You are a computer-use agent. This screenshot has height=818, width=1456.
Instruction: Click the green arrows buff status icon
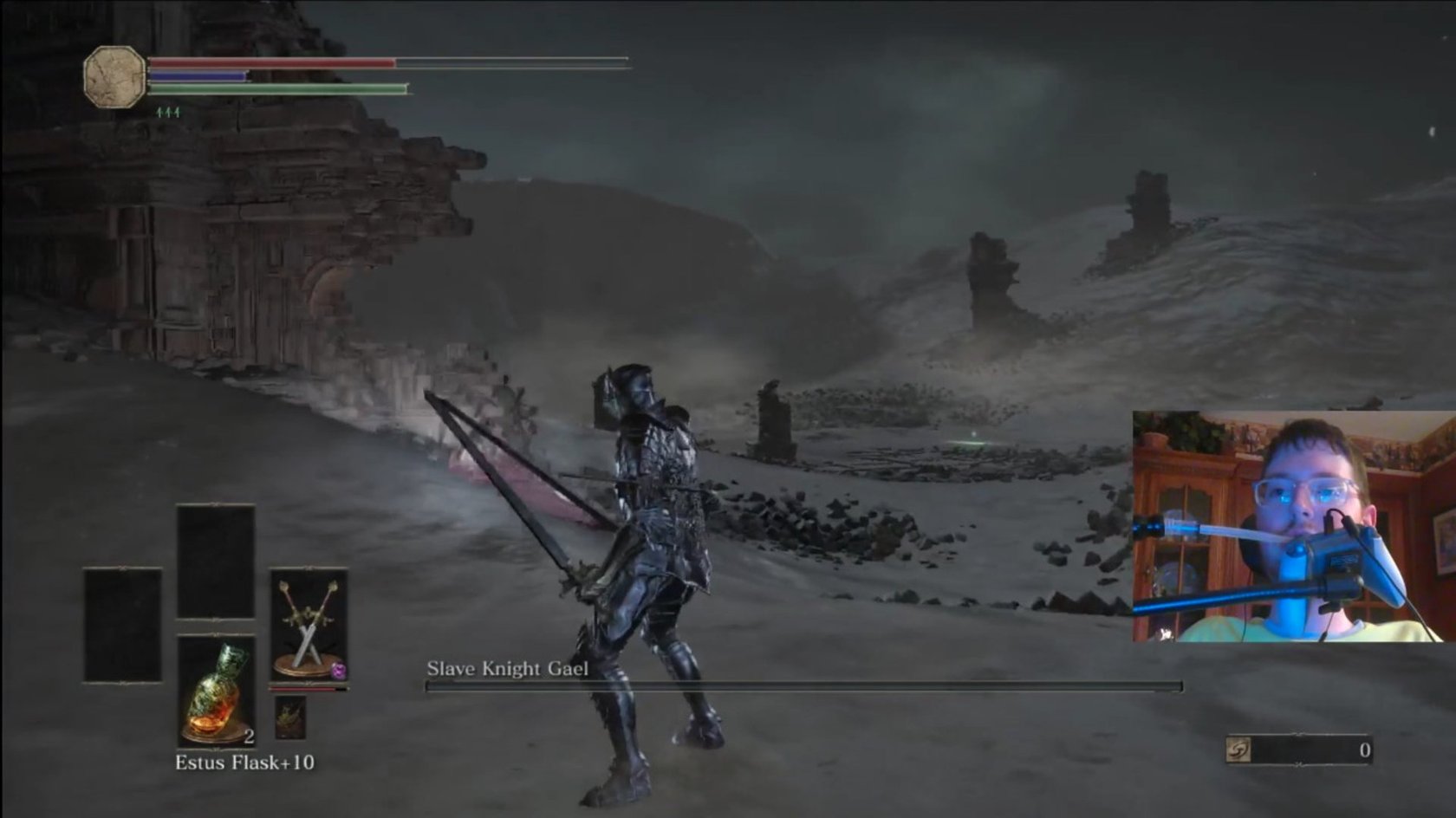[x=168, y=113]
